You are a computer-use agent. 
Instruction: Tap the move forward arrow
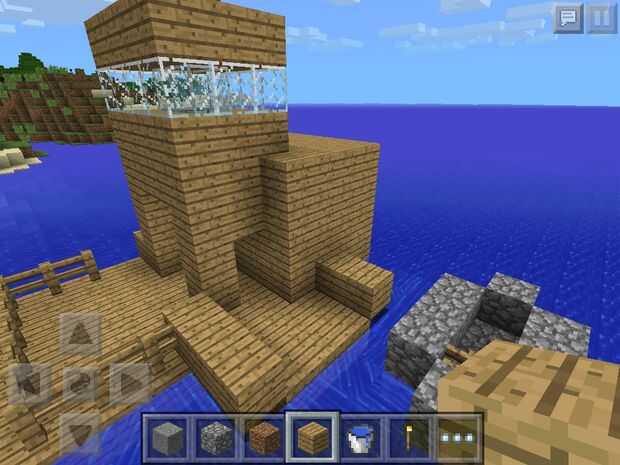coord(80,334)
